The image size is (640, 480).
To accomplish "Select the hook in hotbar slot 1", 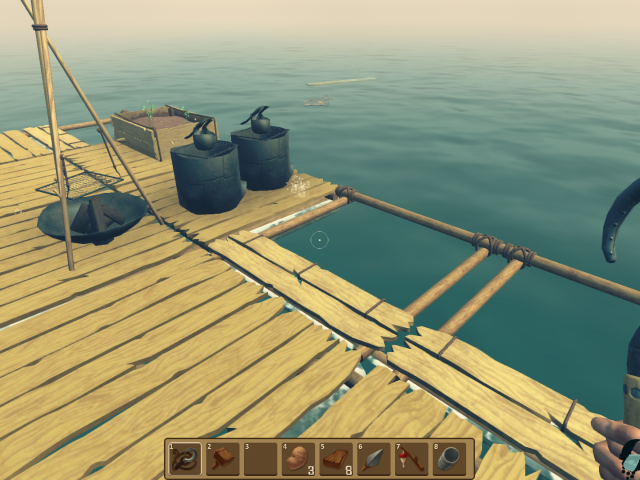I will click(x=183, y=459).
